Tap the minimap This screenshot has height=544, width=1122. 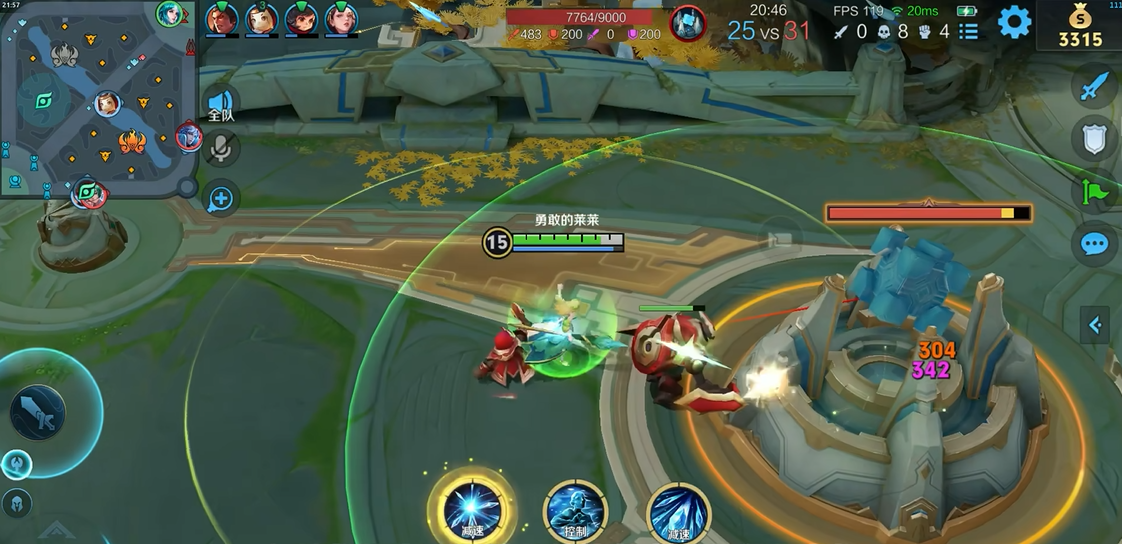click(98, 98)
